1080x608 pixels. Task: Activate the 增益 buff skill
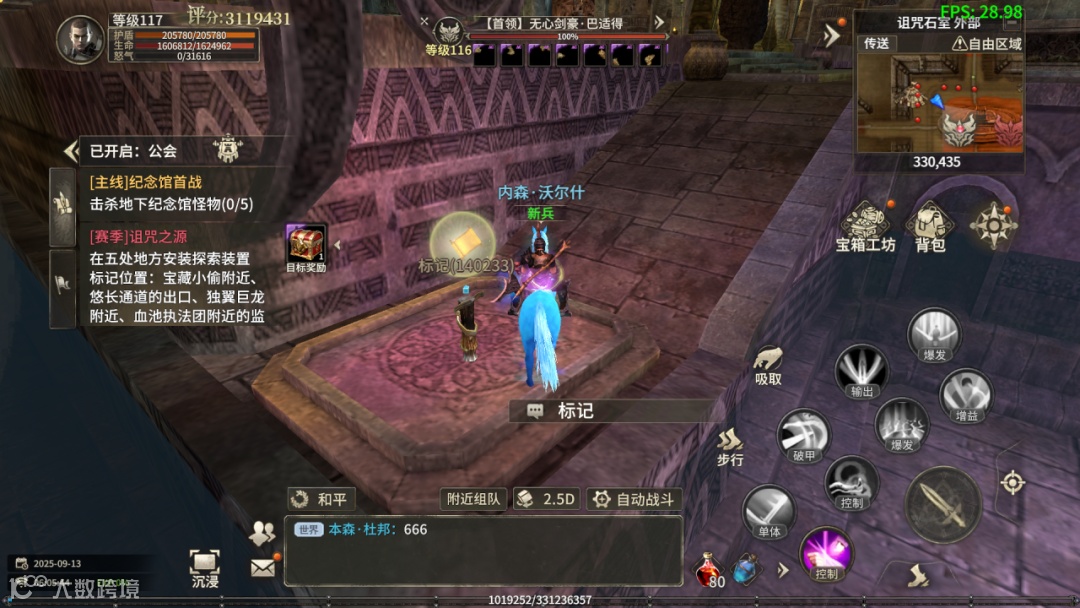pos(966,393)
